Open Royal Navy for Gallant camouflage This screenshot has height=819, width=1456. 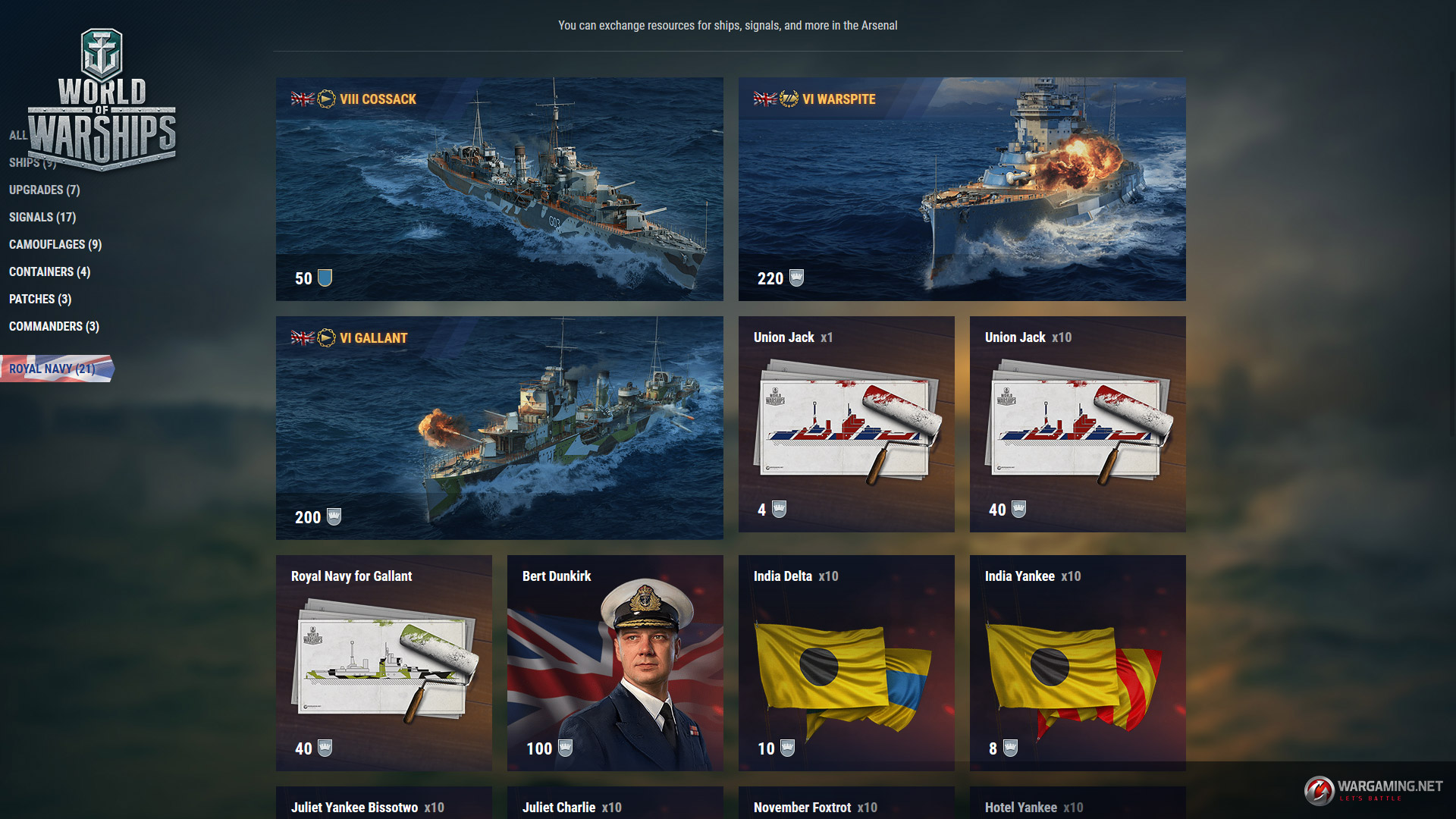click(x=384, y=663)
